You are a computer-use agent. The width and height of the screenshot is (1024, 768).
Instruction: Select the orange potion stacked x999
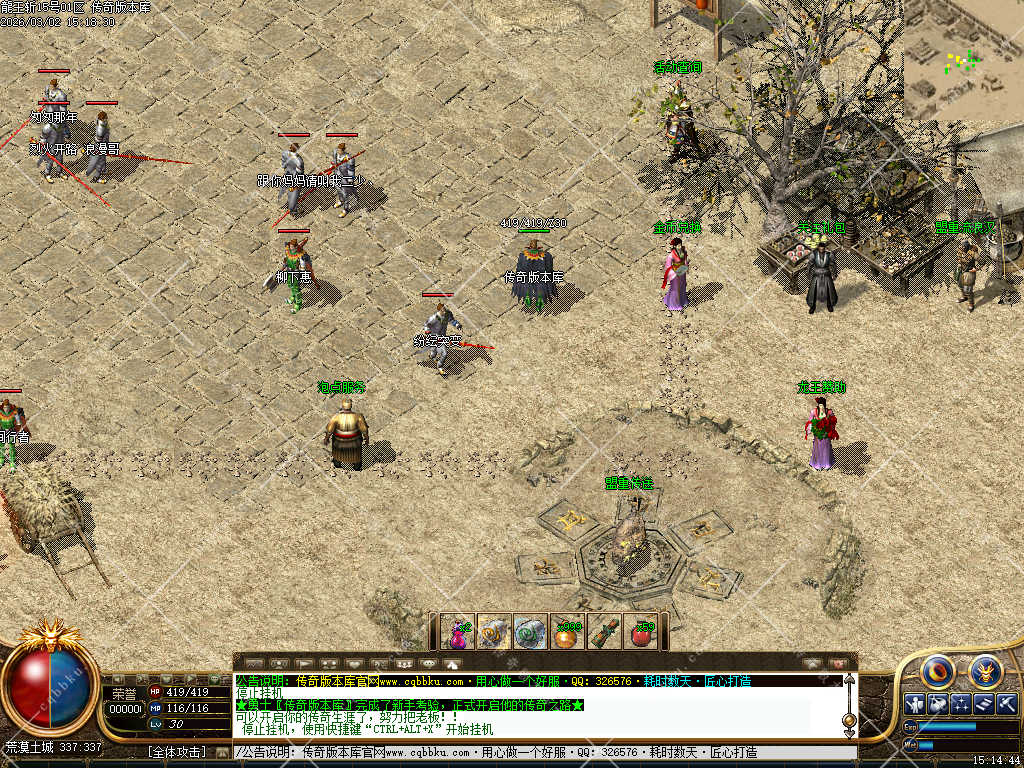click(x=567, y=632)
